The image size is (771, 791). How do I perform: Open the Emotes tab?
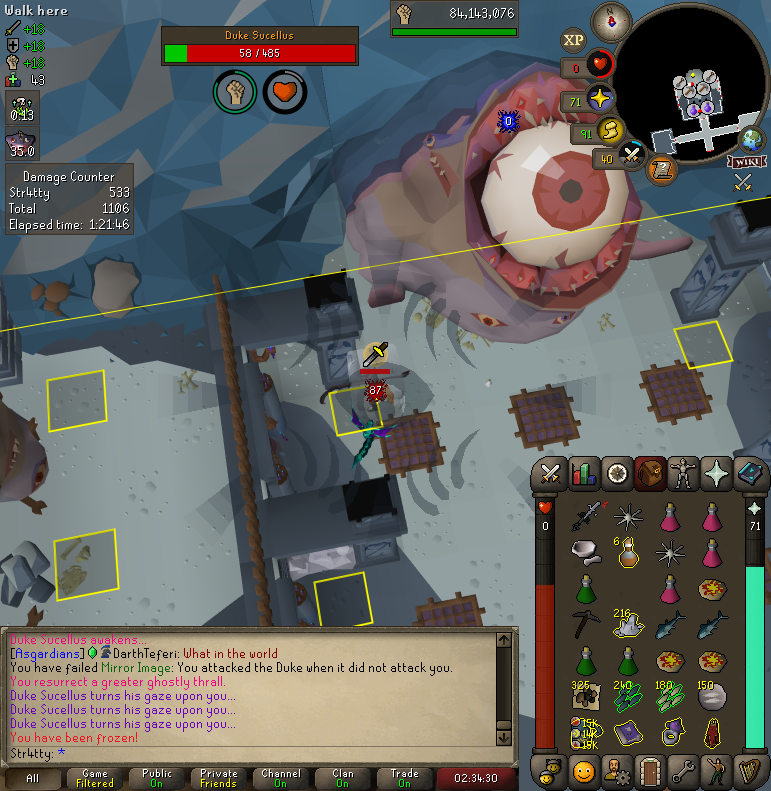click(717, 771)
